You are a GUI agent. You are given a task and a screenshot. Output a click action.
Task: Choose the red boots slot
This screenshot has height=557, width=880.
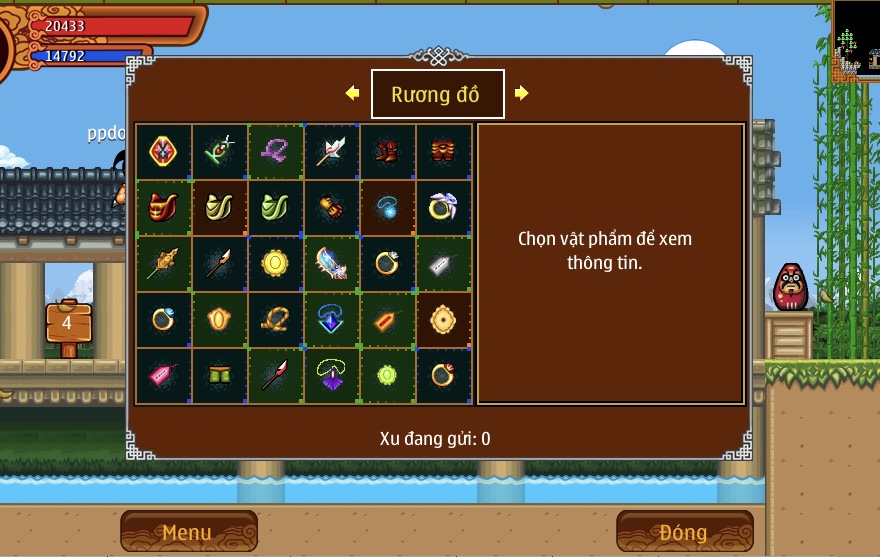(387, 152)
